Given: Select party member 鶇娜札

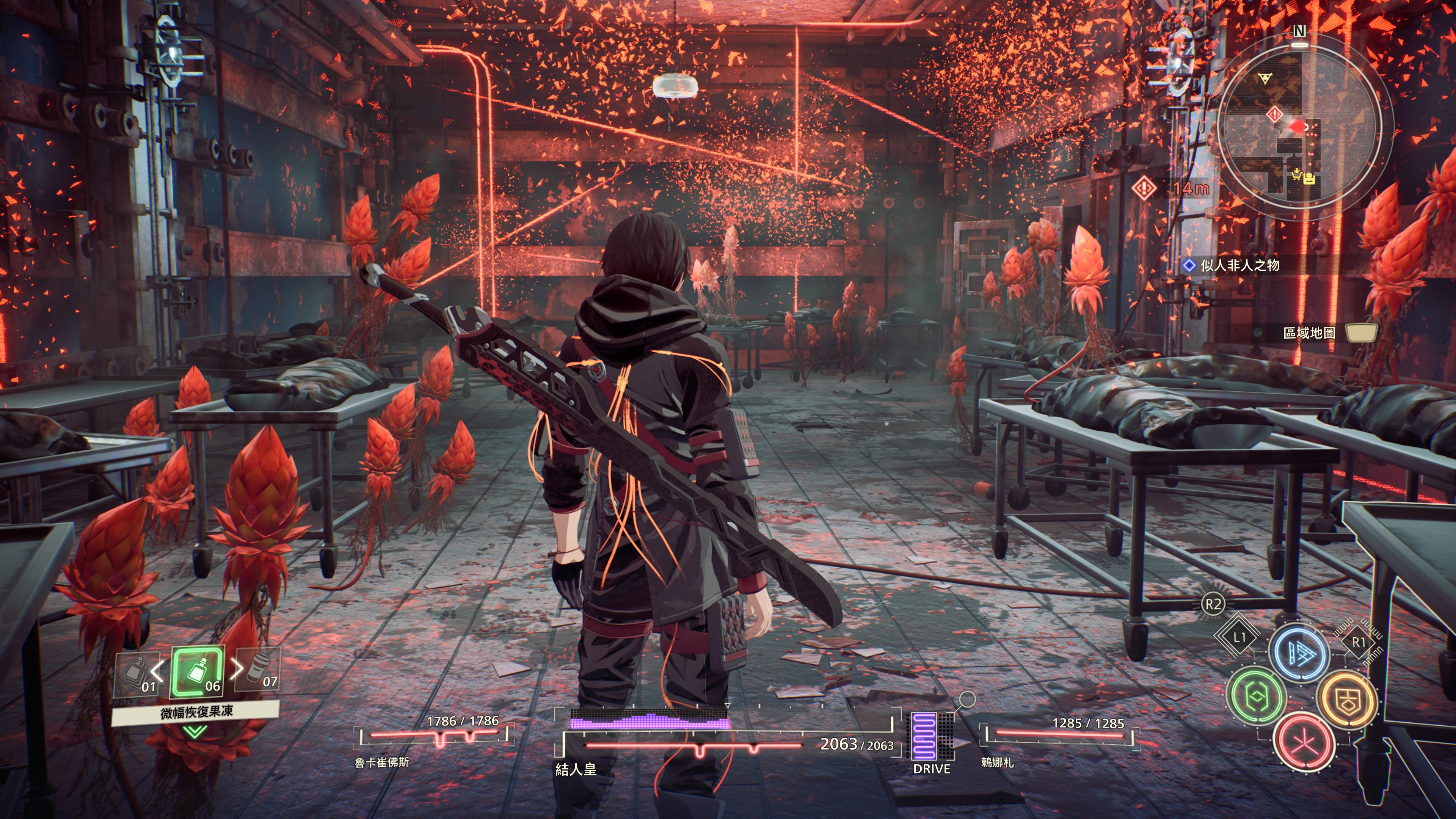Looking at the screenshot, I should [x=997, y=763].
